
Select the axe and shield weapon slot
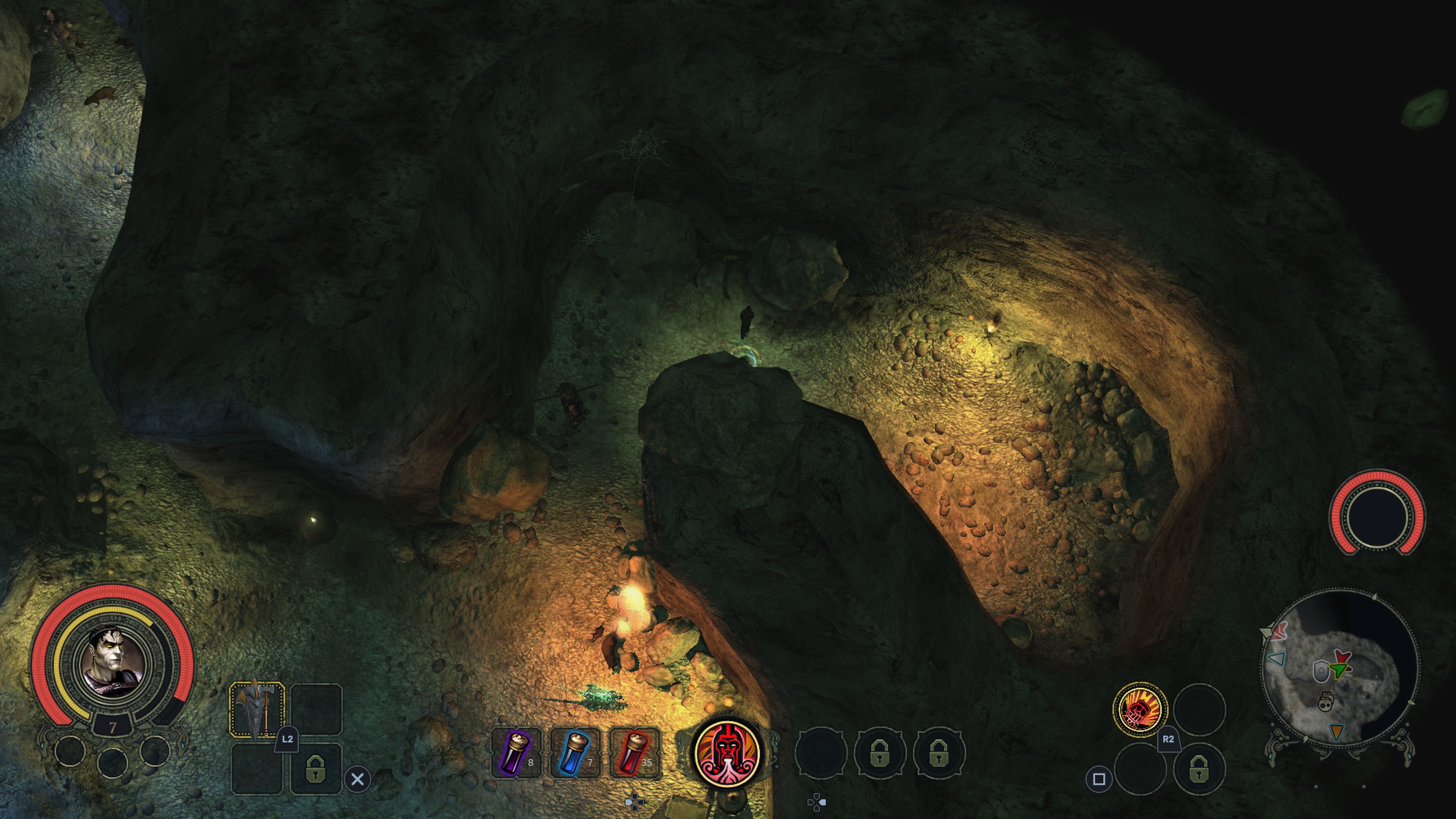tap(257, 709)
